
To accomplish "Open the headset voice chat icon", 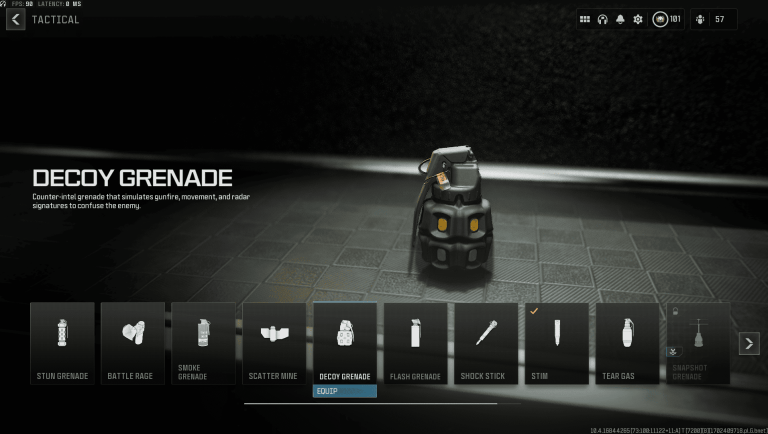I will 603,19.
